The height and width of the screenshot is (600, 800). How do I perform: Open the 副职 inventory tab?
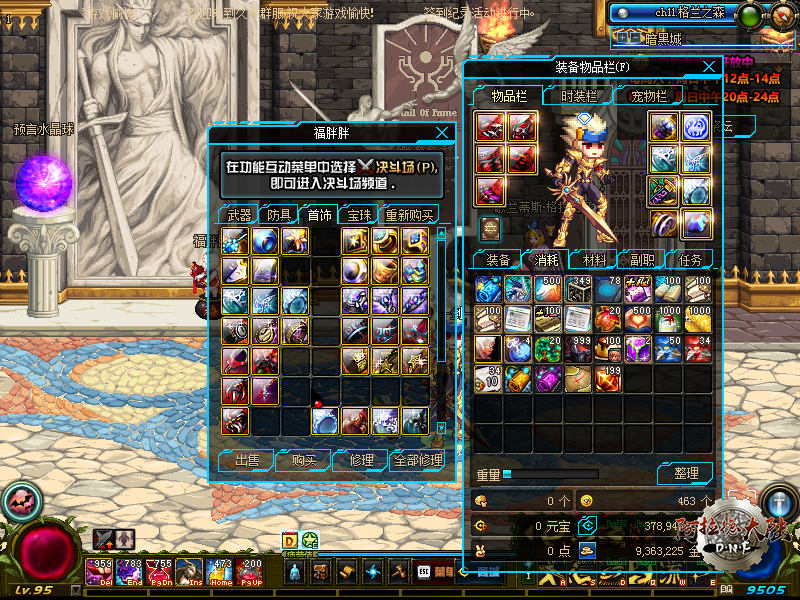[x=641, y=260]
